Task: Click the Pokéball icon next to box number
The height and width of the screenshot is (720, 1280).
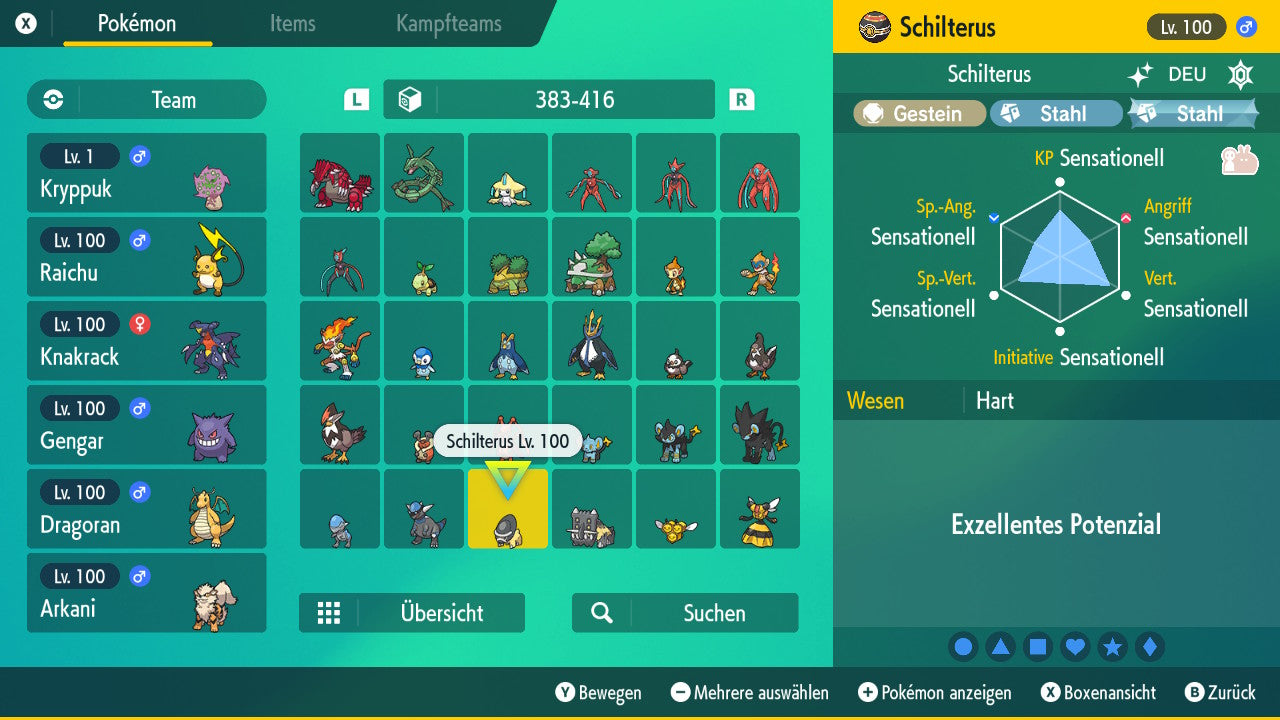Action: pos(405,99)
